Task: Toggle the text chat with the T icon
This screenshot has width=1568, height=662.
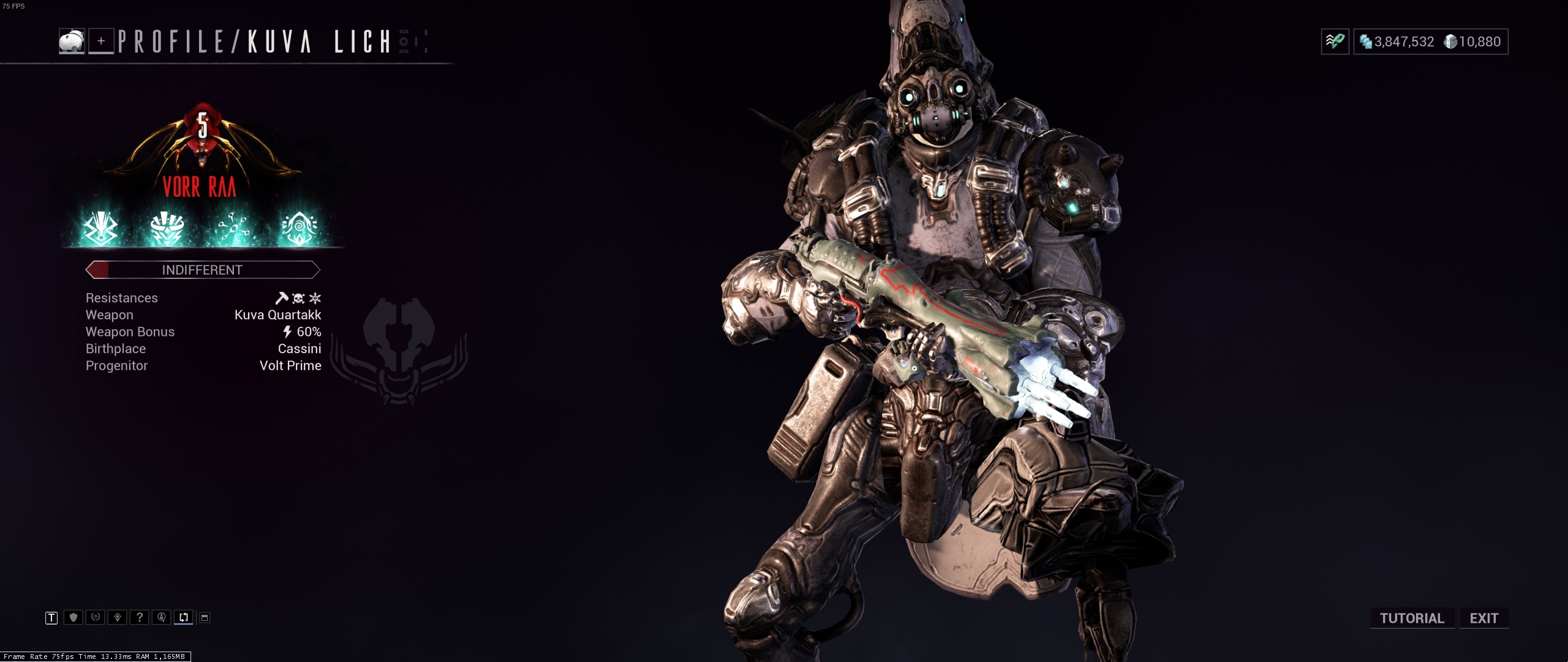Action: point(51,617)
